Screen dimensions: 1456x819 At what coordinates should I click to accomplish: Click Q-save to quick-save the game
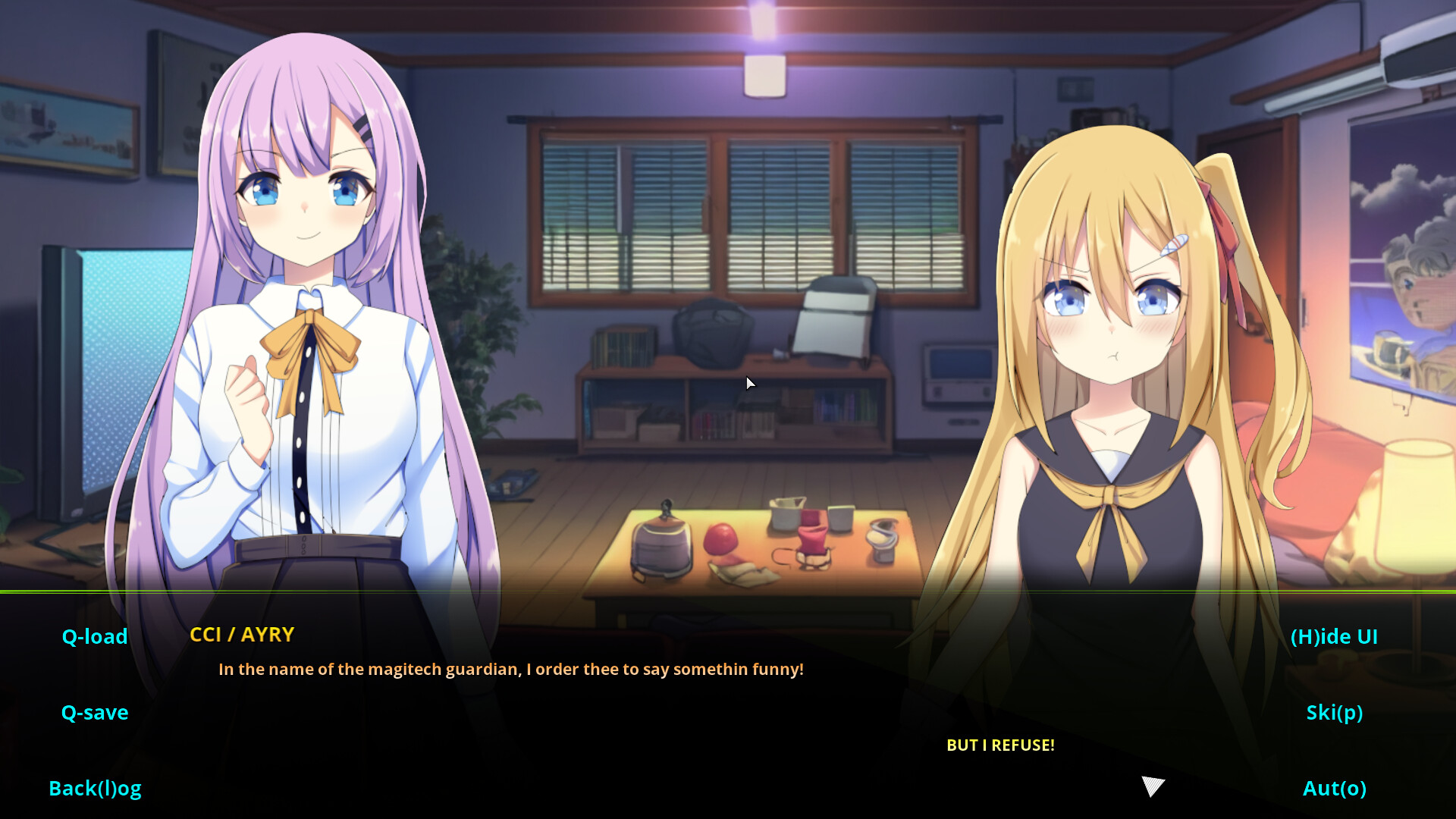coord(94,712)
